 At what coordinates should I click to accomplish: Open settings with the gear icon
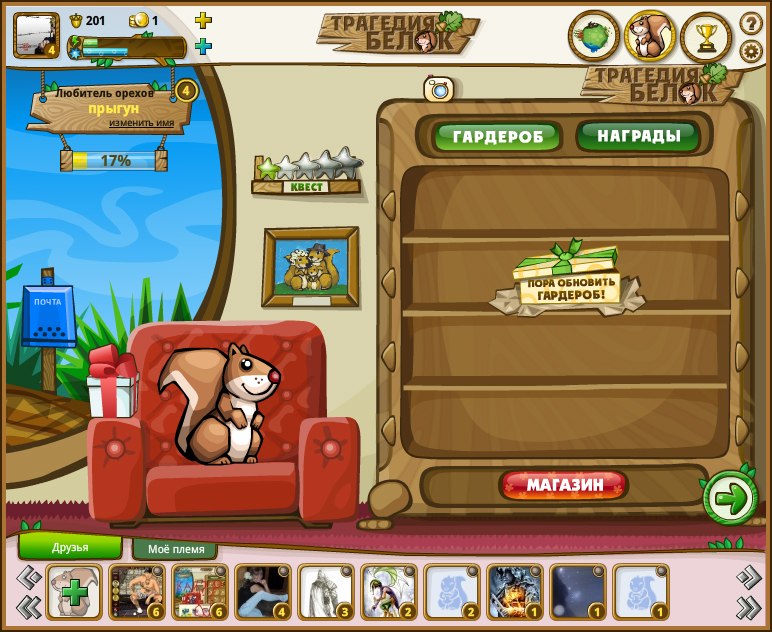pyautogui.click(x=750, y=51)
